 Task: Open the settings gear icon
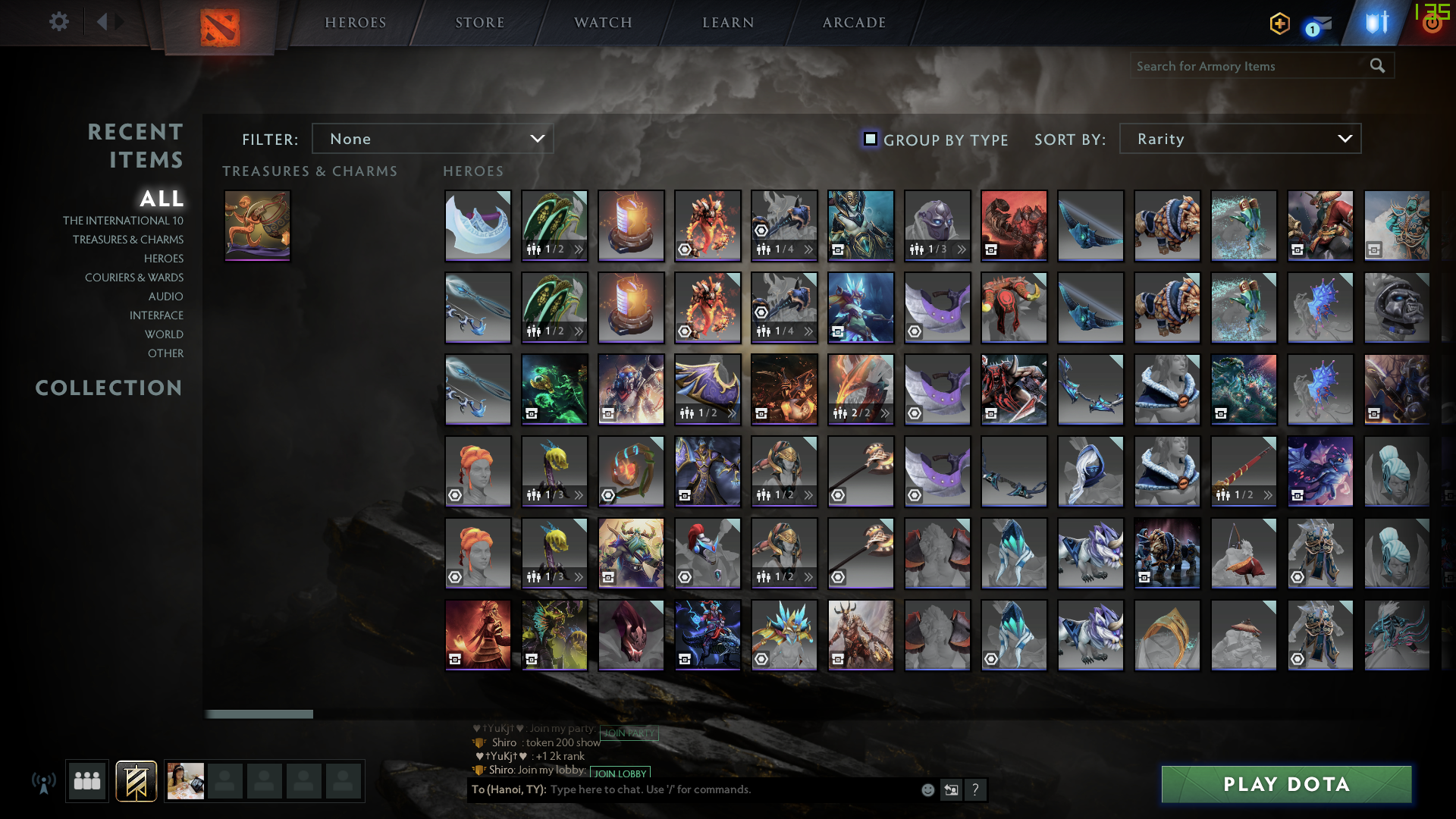click(x=59, y=22)
